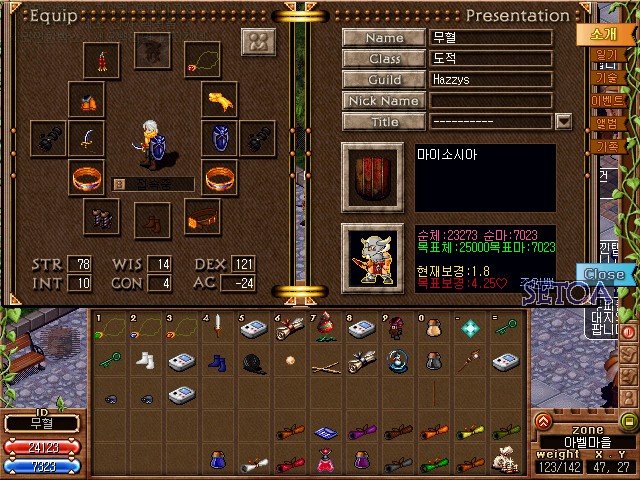
Task: Select the snow globe inventory item
Action: [398, 361]
